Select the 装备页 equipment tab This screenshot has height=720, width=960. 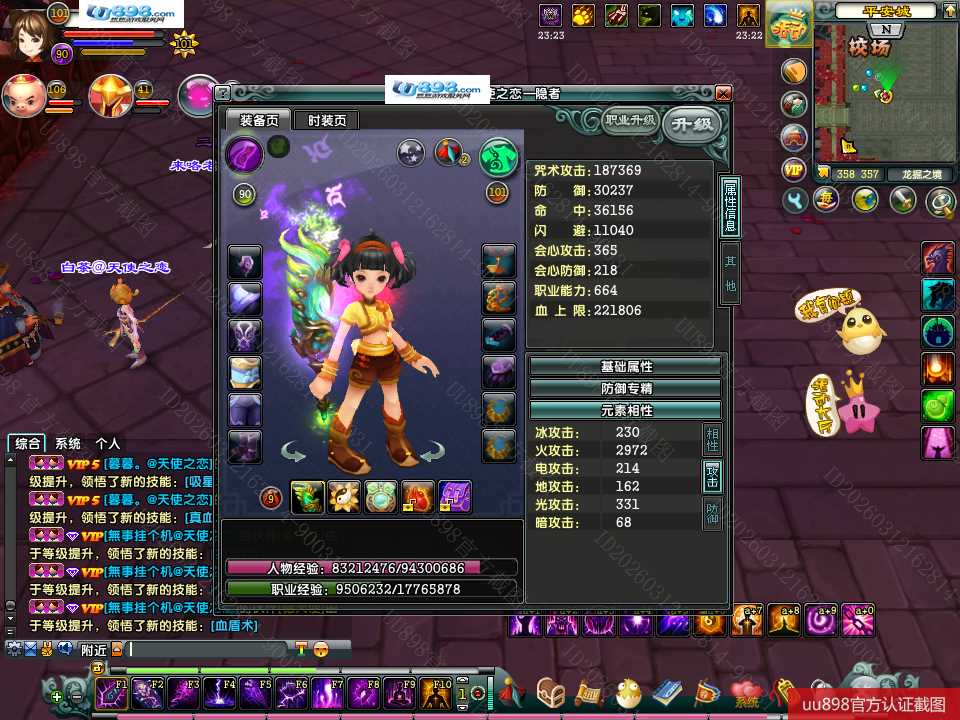point(259,120)
